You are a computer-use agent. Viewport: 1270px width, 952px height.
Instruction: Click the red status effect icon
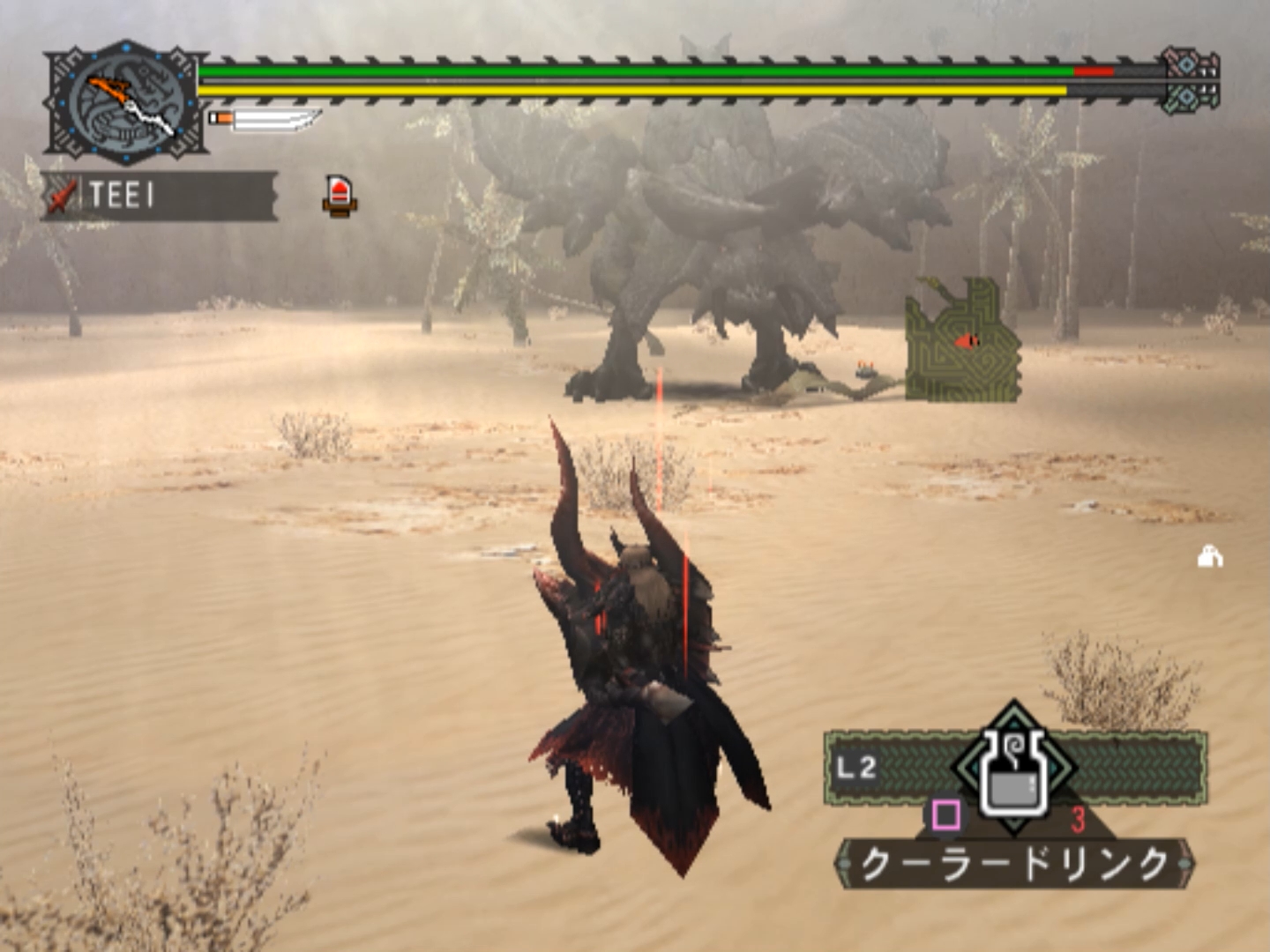pyautogui.click(x=340, y=195)
